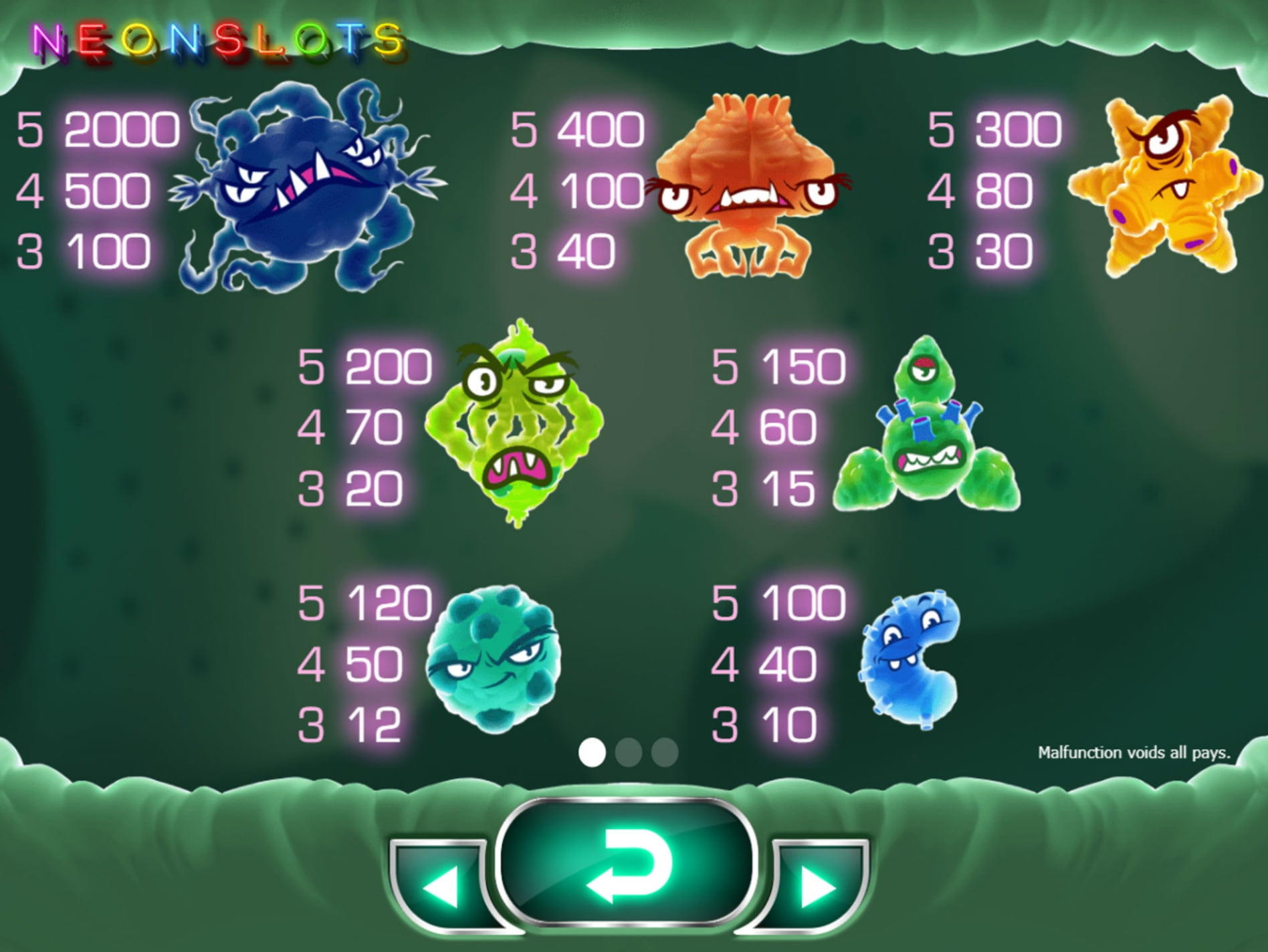Click the return arrow back button

coord(629,863)
